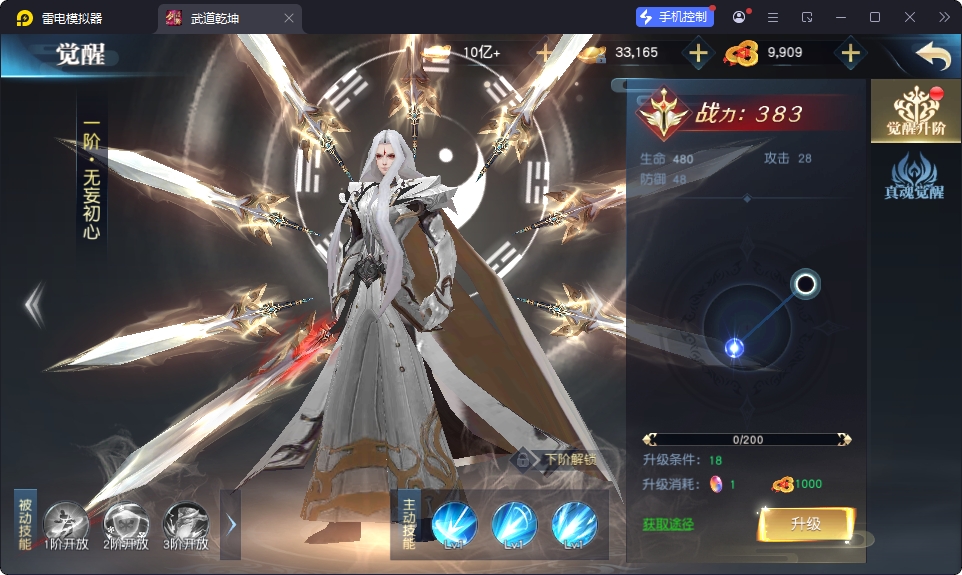Show the previous awakening form arrow
Image resolution: width=962 pixels, height=575 pixels.
(34, 305)
